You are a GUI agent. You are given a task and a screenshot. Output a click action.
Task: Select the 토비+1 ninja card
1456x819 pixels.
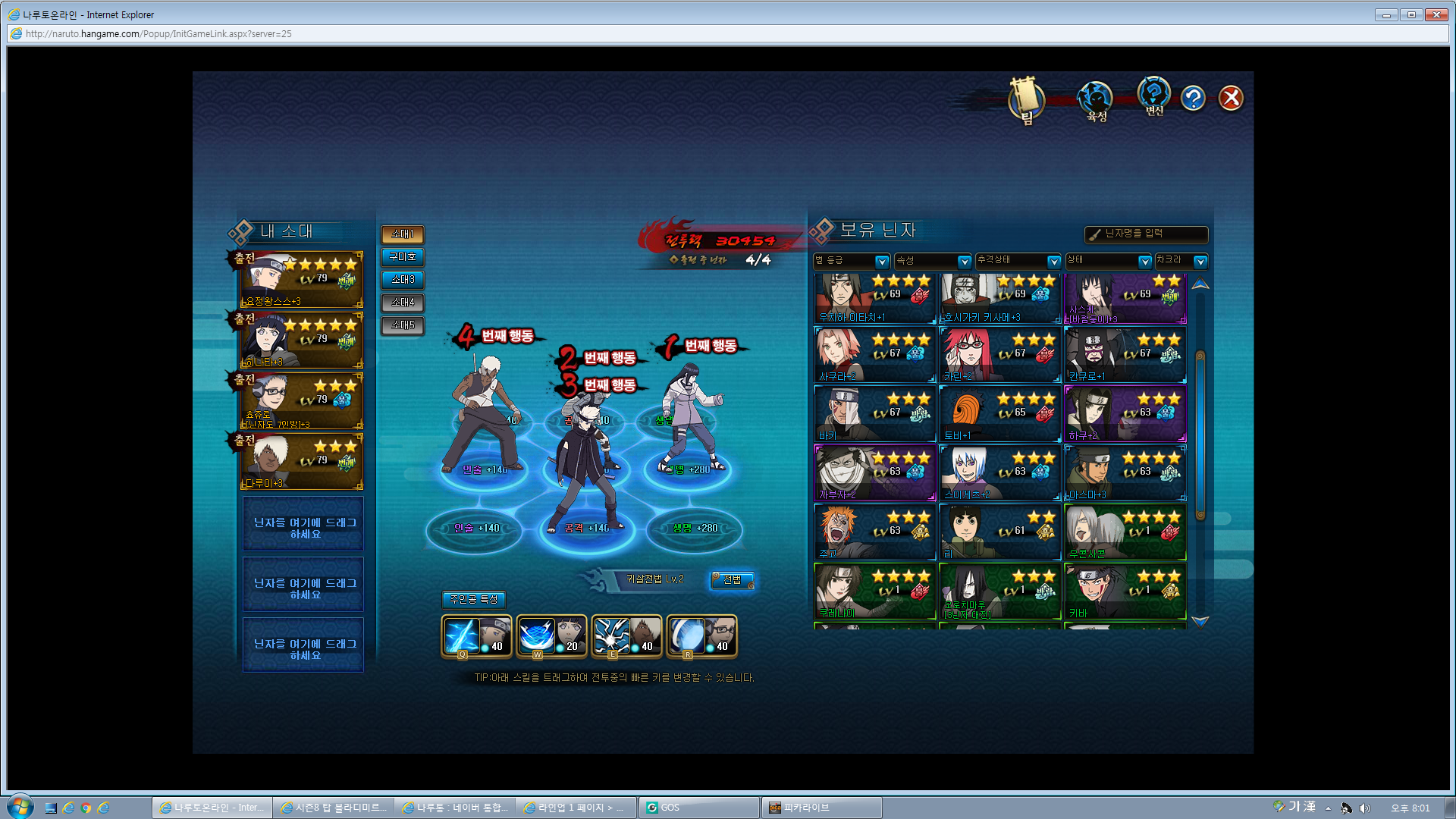(999, 414)
